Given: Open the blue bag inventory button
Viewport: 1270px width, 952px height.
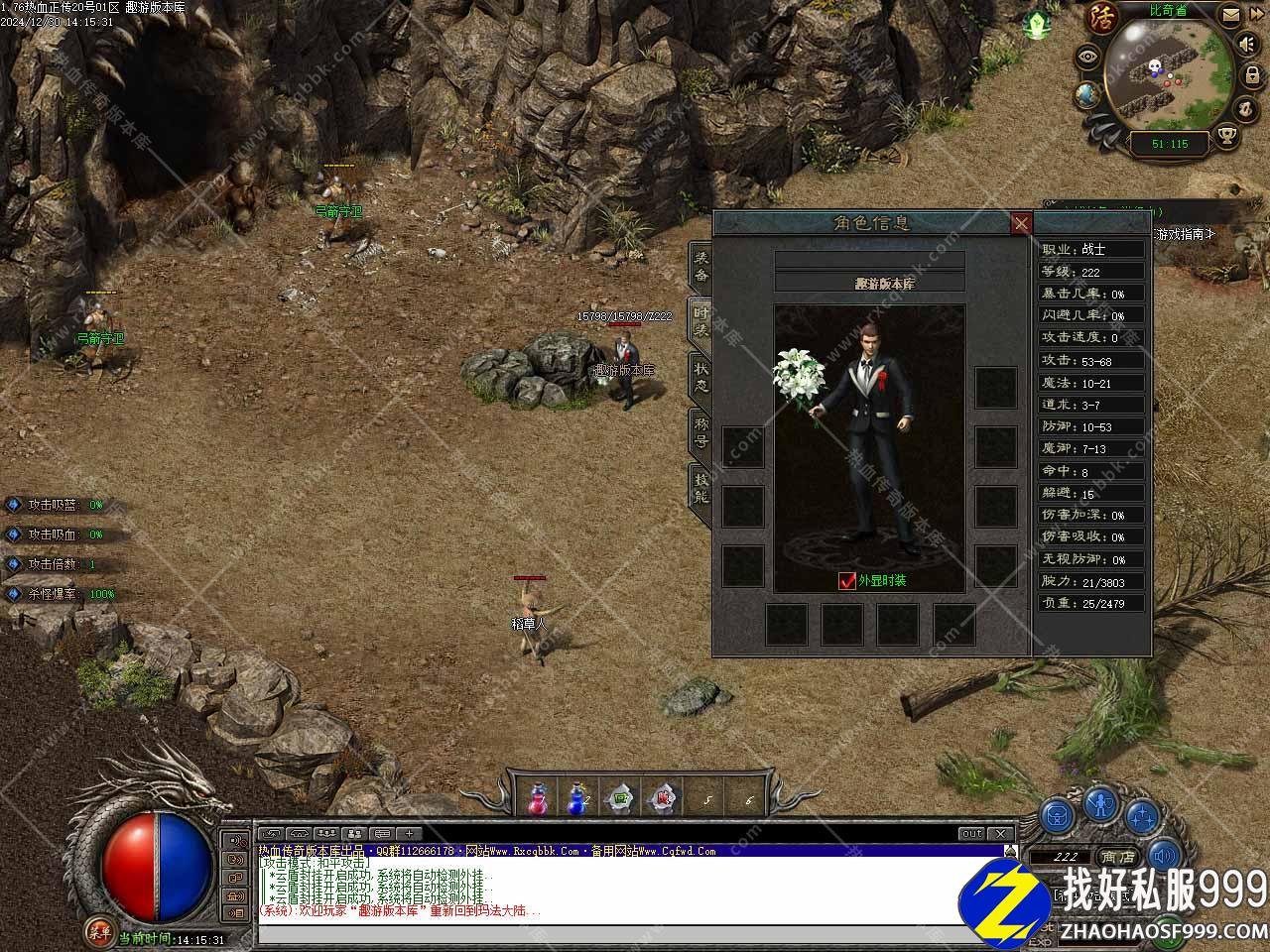Looking at the screenshot, I should [1059, 815].
